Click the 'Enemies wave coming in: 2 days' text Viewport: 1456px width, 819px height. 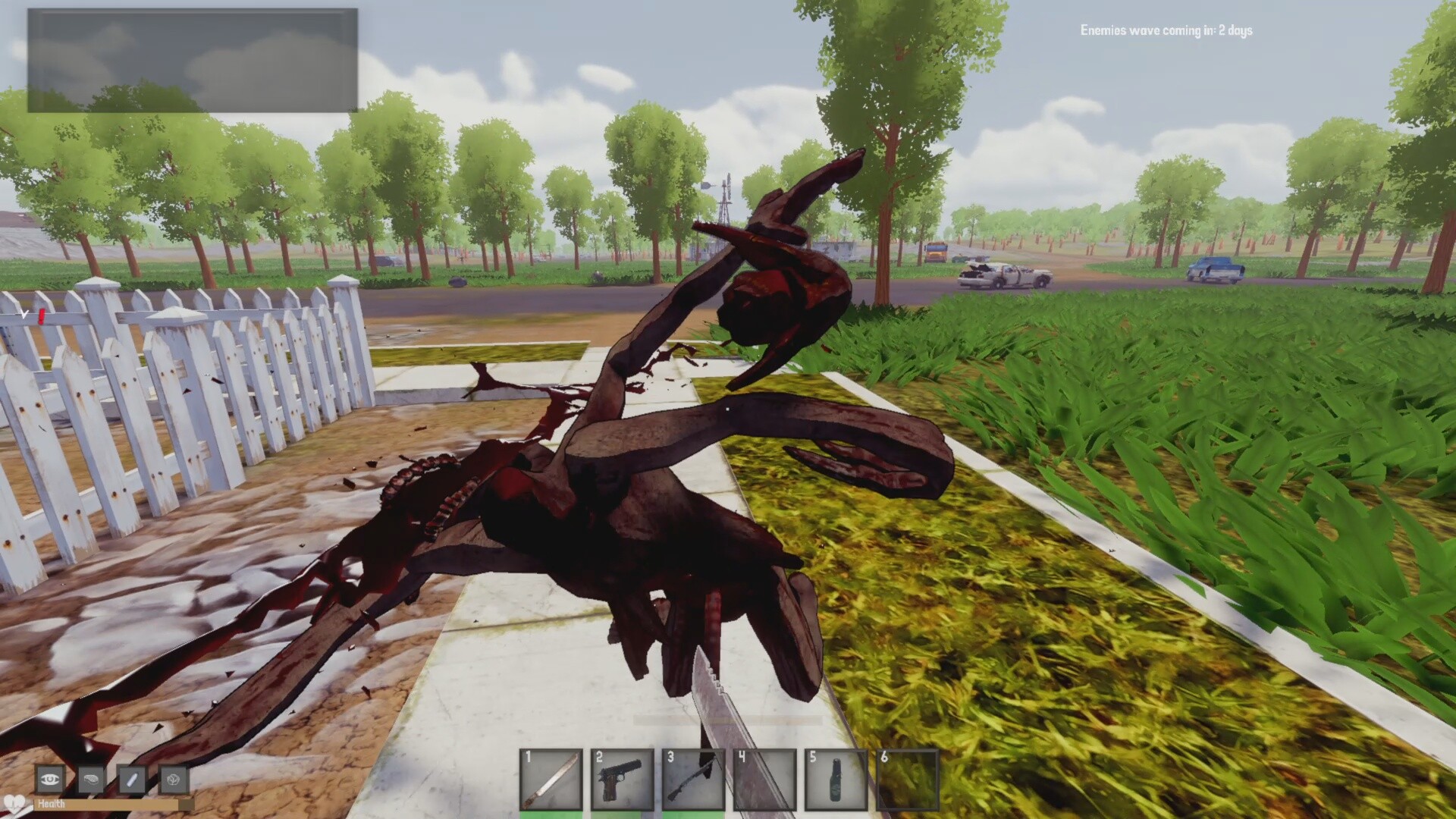pos(1166,31)
